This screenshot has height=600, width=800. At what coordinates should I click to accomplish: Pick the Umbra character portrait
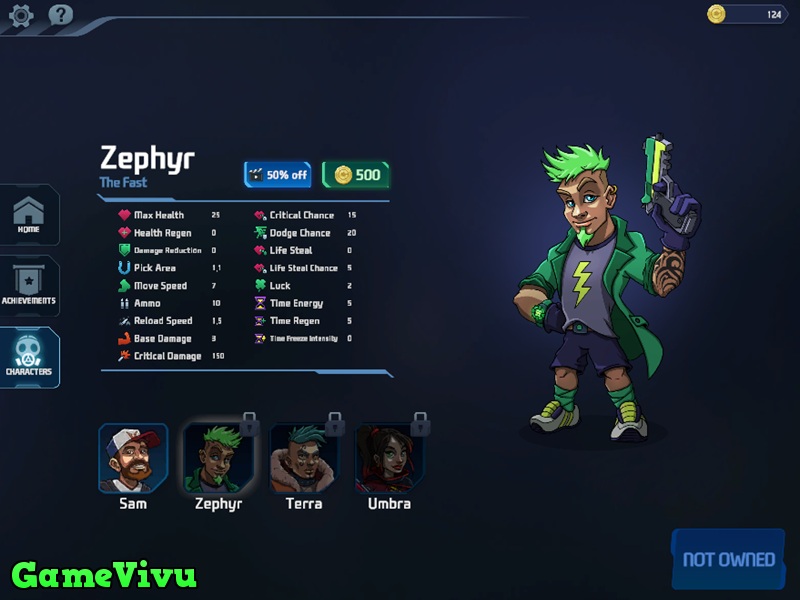[389, 458]
